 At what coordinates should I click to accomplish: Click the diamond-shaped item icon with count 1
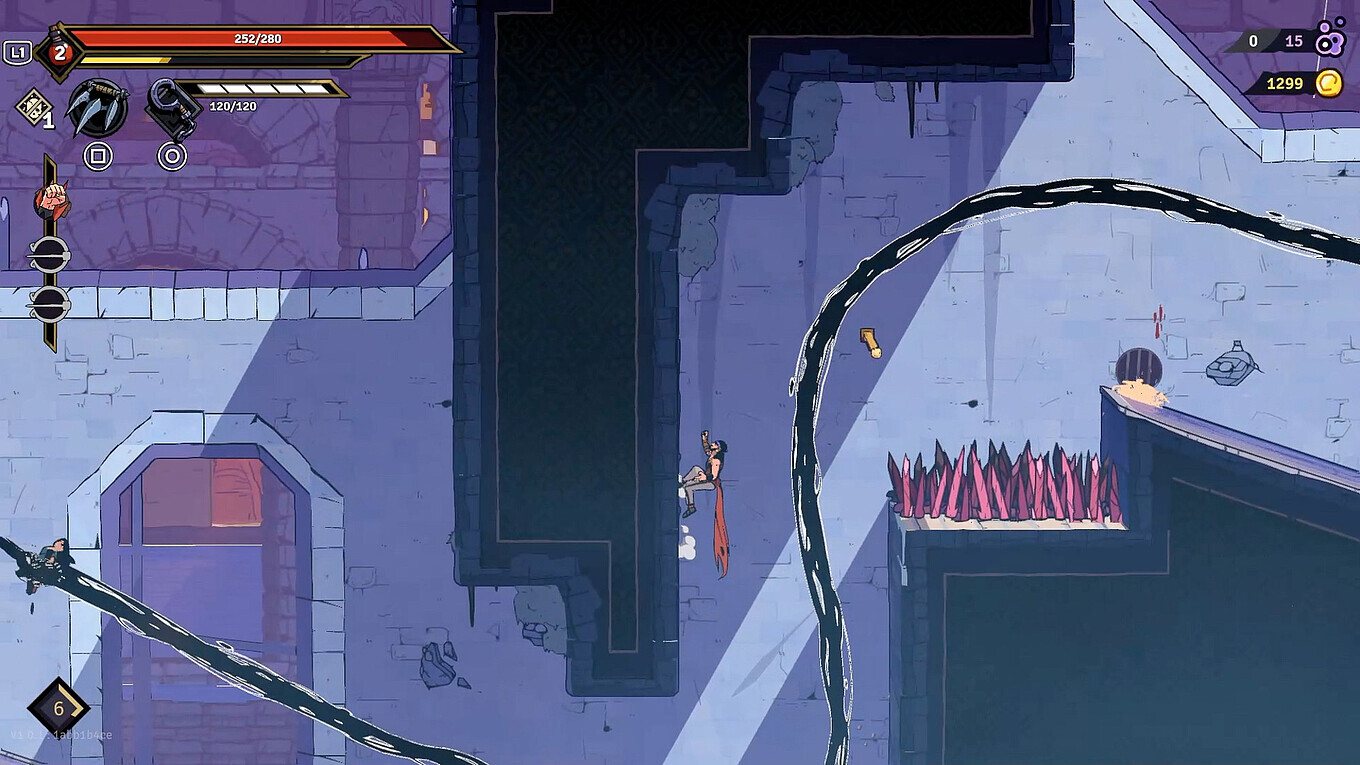coord(33,106)
